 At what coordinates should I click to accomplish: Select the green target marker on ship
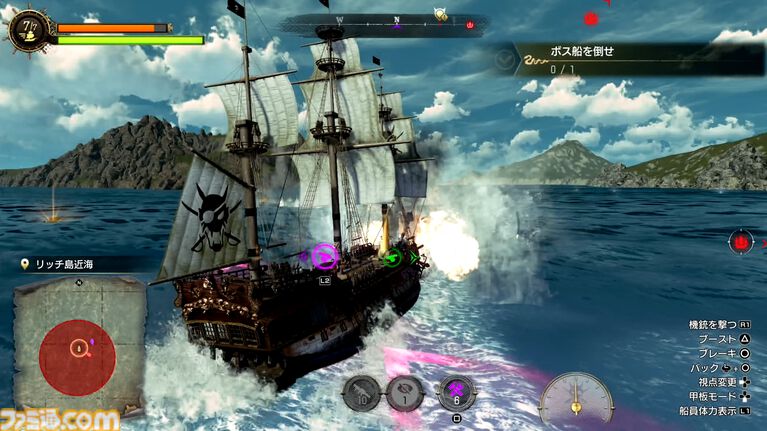point(394,258)
